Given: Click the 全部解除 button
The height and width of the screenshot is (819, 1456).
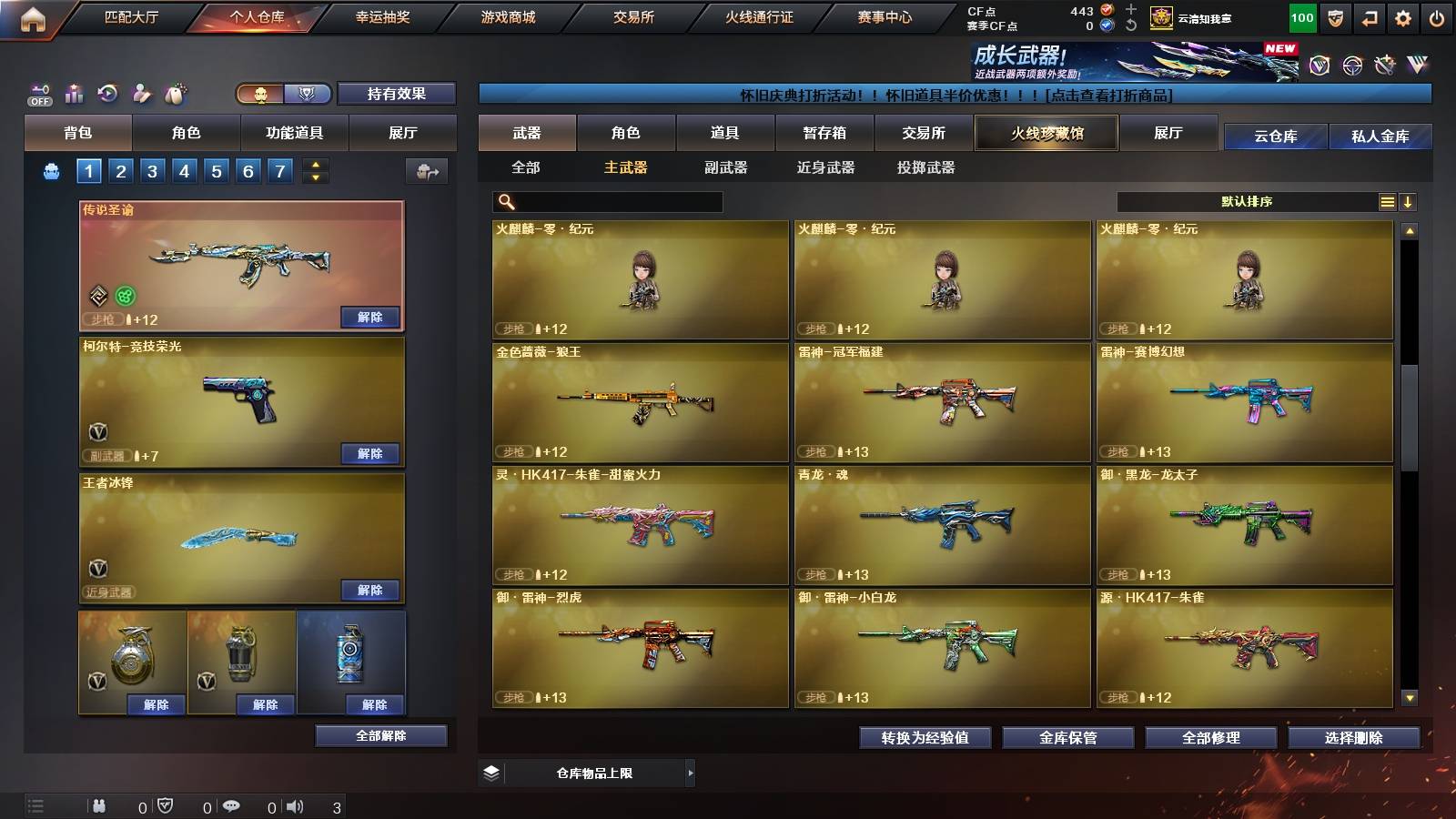Looking at the screenshot, I should (x=379, y=735).
